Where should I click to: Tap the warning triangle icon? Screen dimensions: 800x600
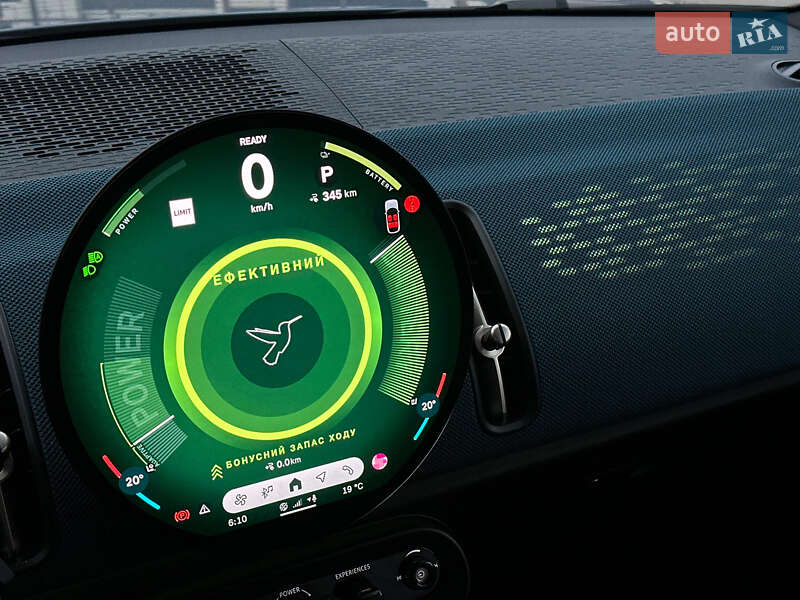pyautogui.click(x=205, y=508)
